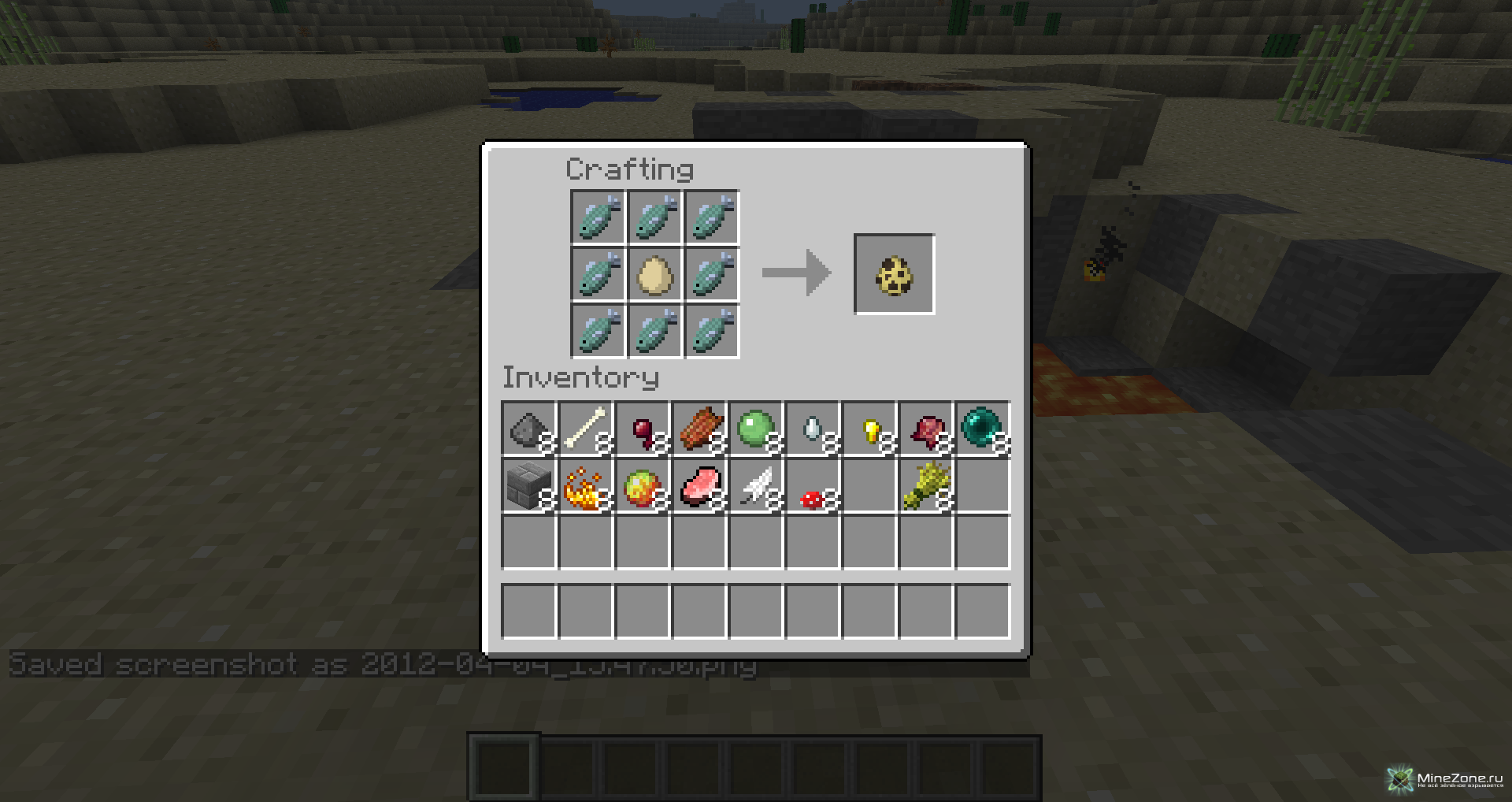1512x802 pixels.
Task: Grab the feather stack
Action: coord(755,486)
